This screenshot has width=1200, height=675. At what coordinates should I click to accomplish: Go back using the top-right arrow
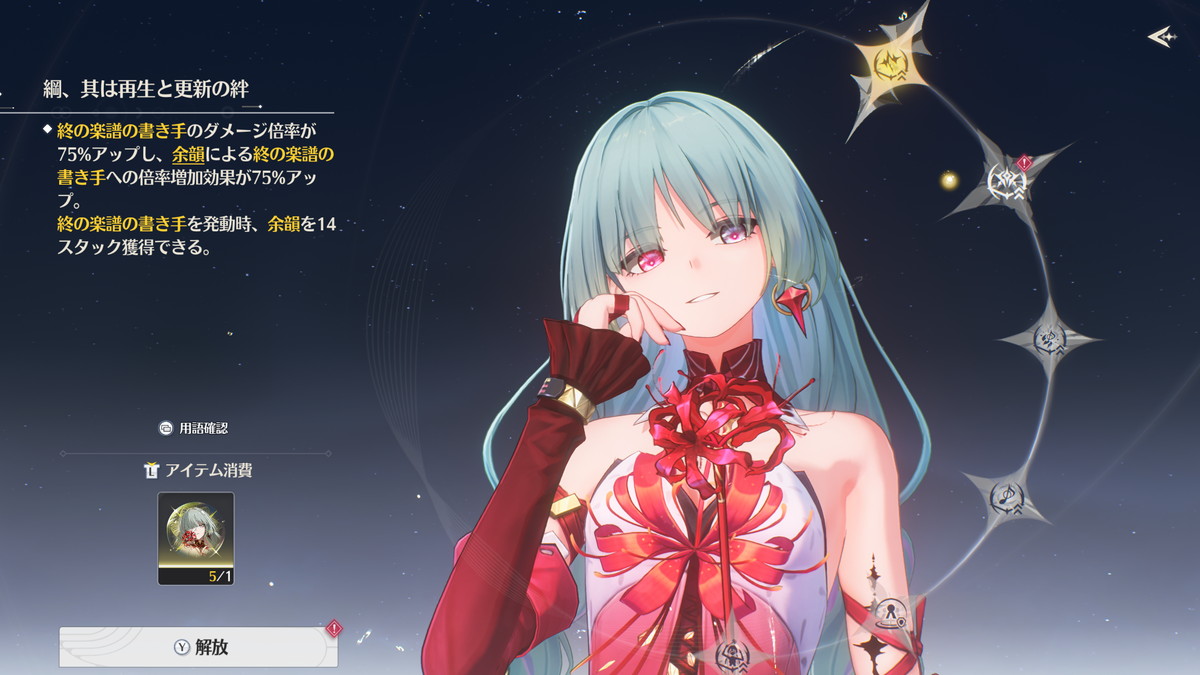(x=1160, y=37)
